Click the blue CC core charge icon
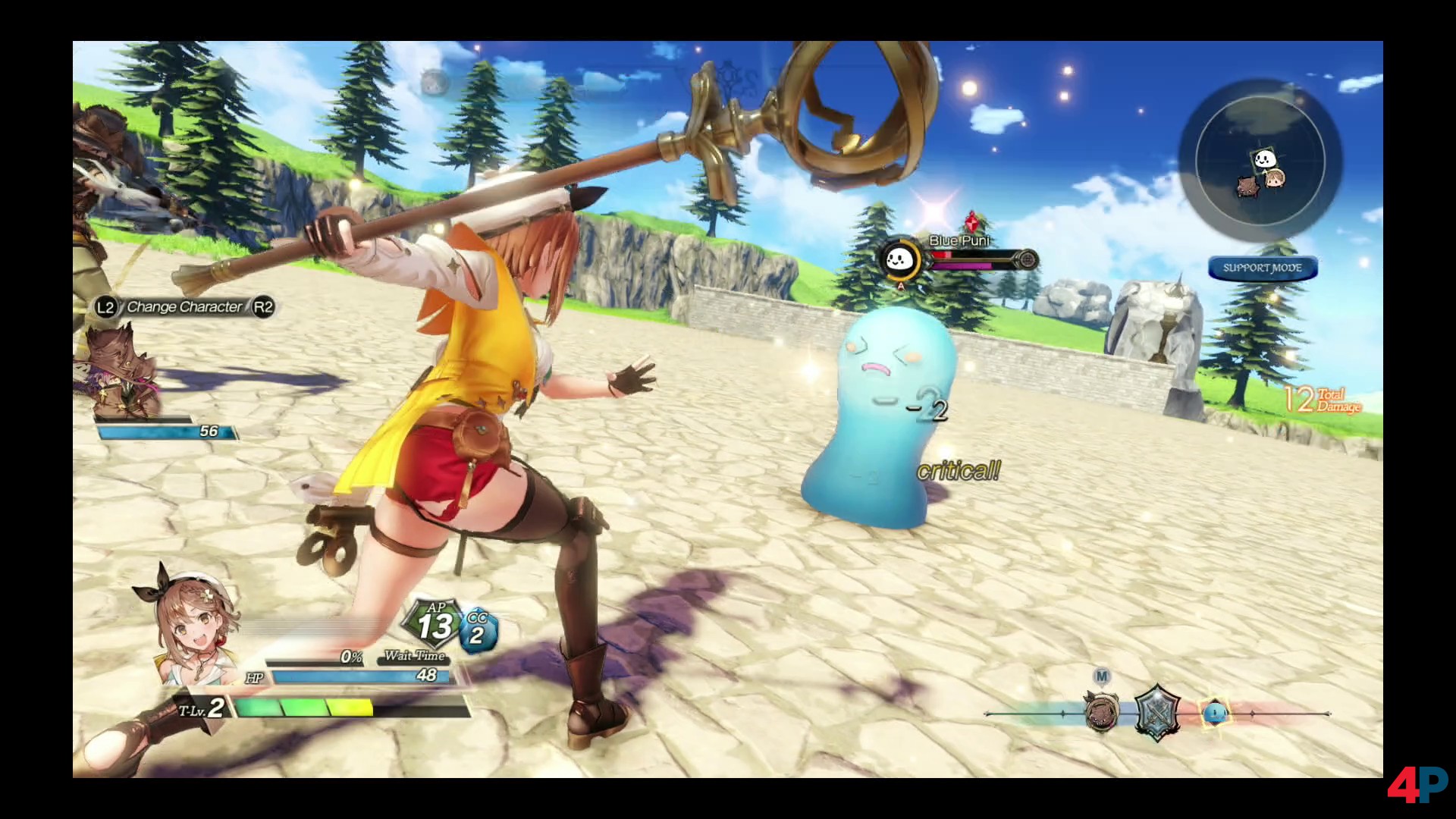1456x819 pixels. click(478, 630)
